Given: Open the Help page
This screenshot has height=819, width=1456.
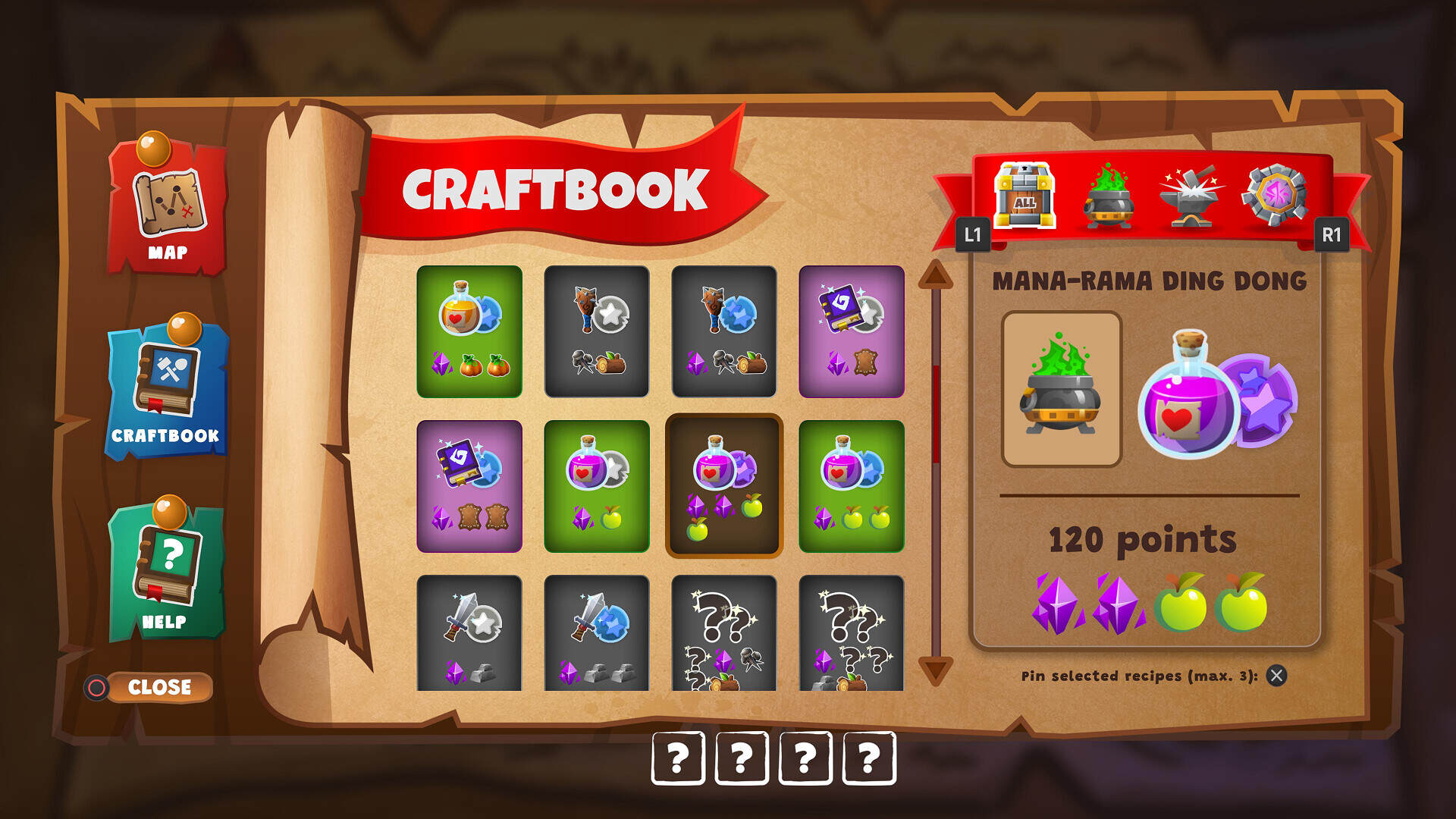Looking at the screenshot, I should tap(166, 570).
